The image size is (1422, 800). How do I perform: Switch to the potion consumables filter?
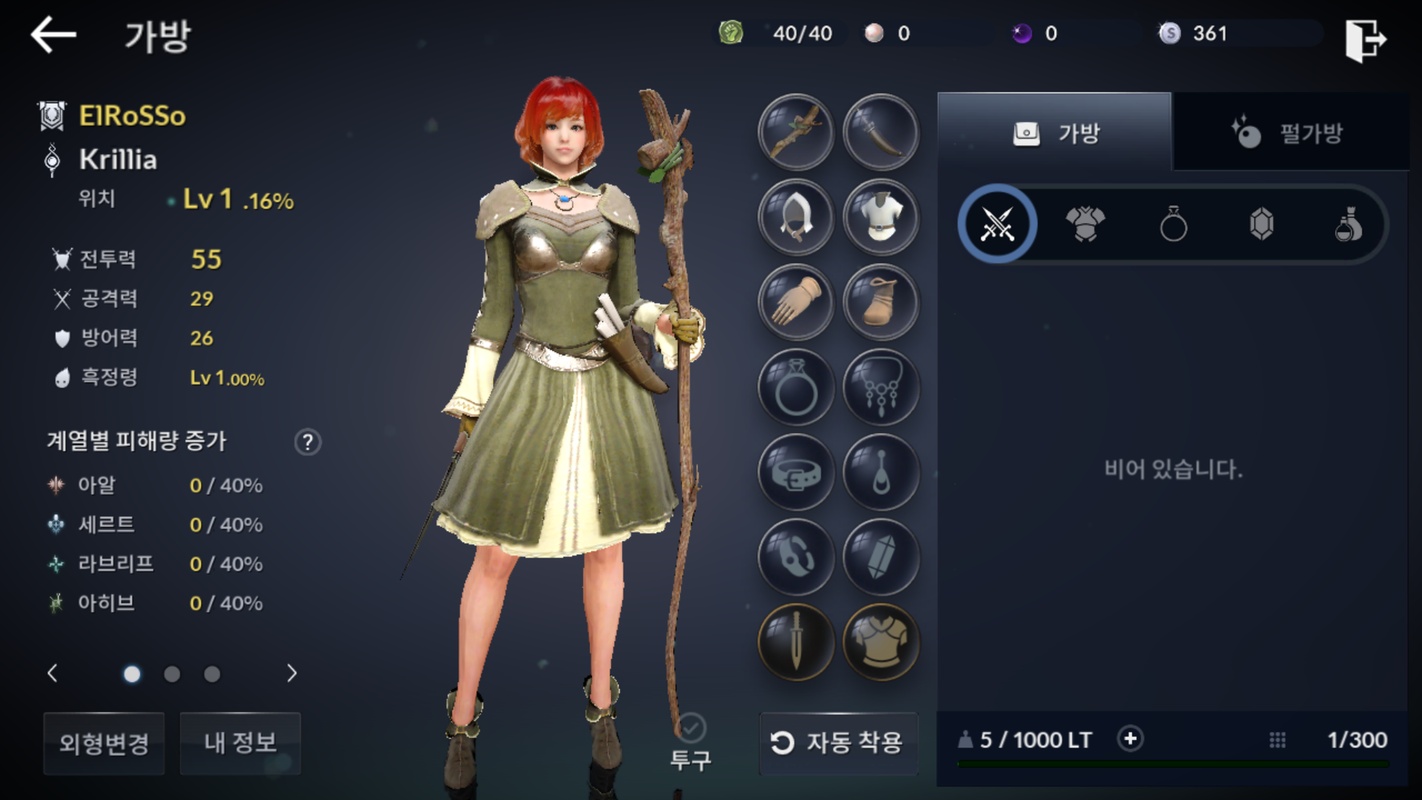click(1349, 225)
